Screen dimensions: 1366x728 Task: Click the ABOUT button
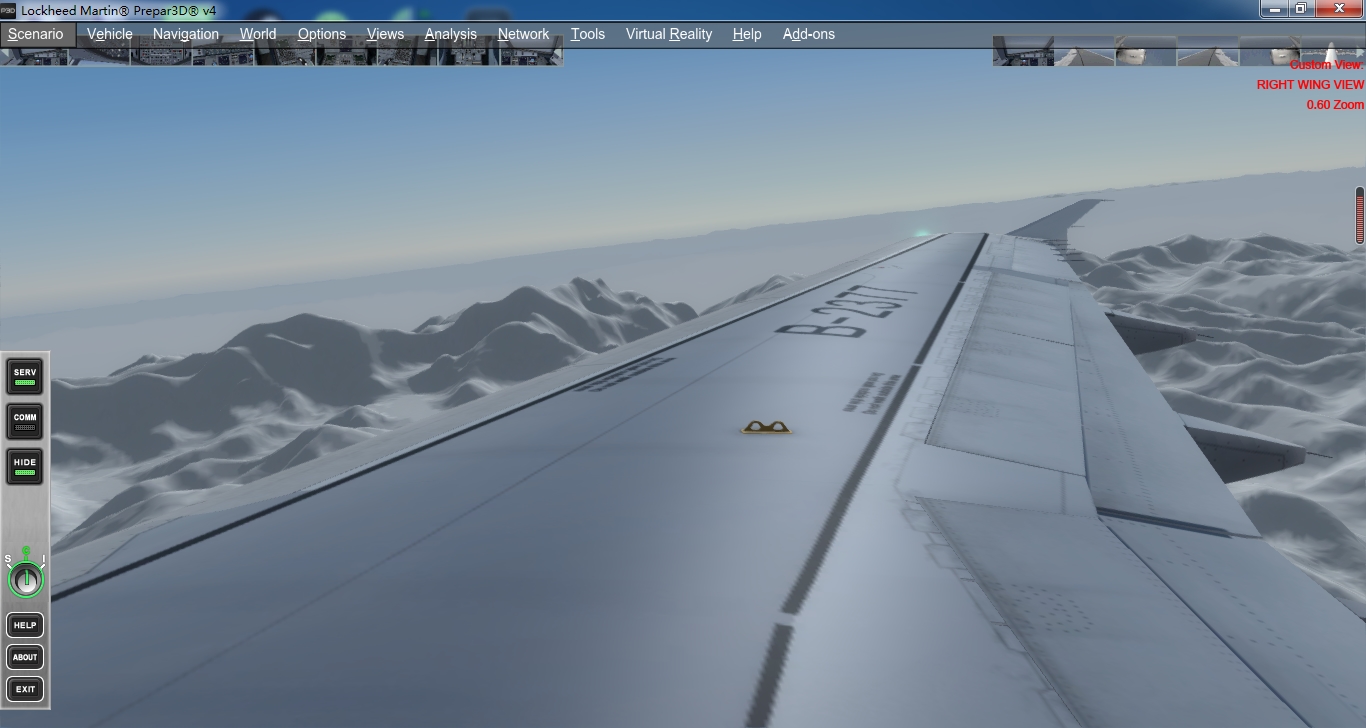[x=25, y=657]
